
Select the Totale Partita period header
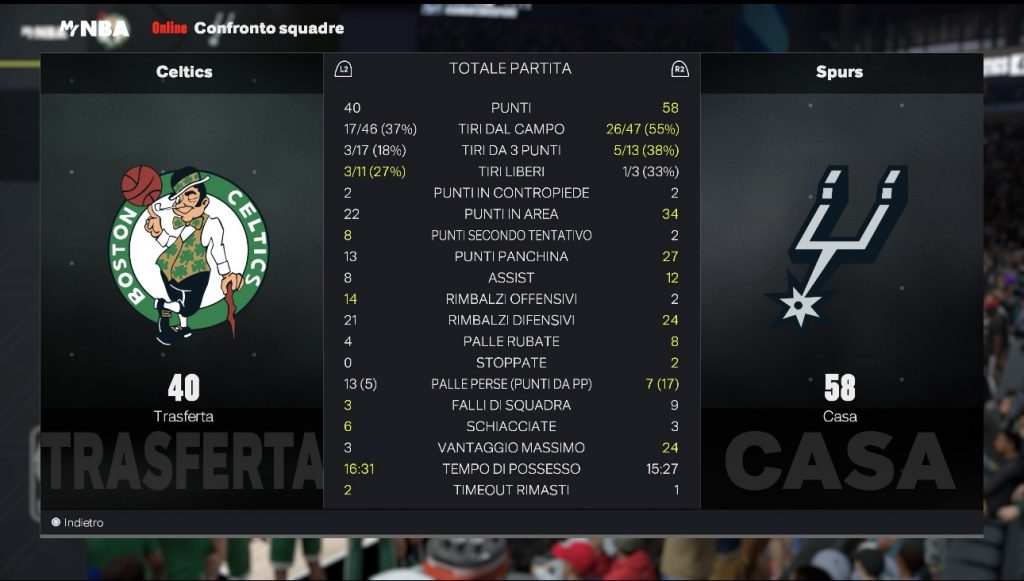(510, 69)
